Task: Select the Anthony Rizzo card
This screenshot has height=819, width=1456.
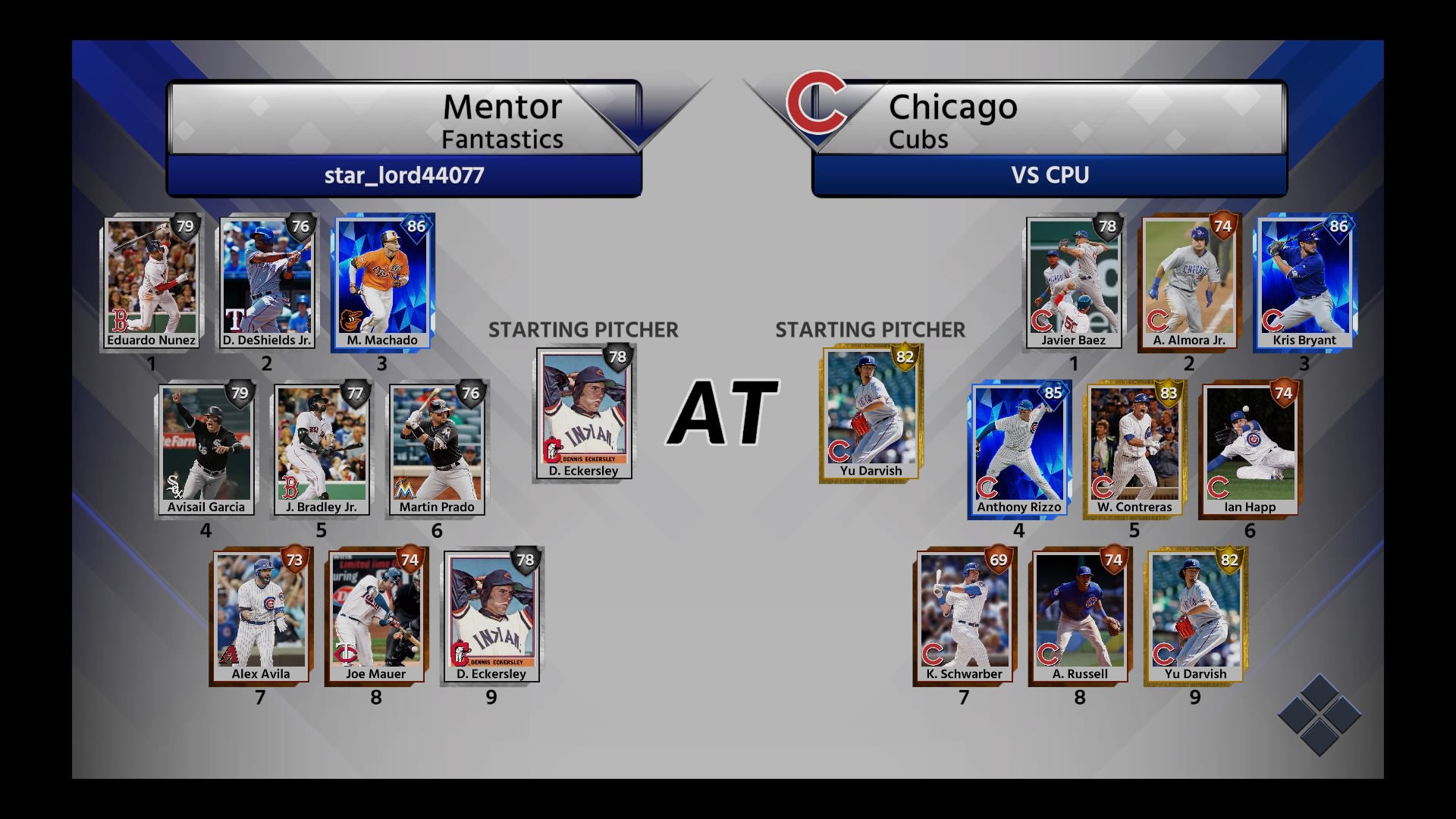Action: click(1019, 450)
